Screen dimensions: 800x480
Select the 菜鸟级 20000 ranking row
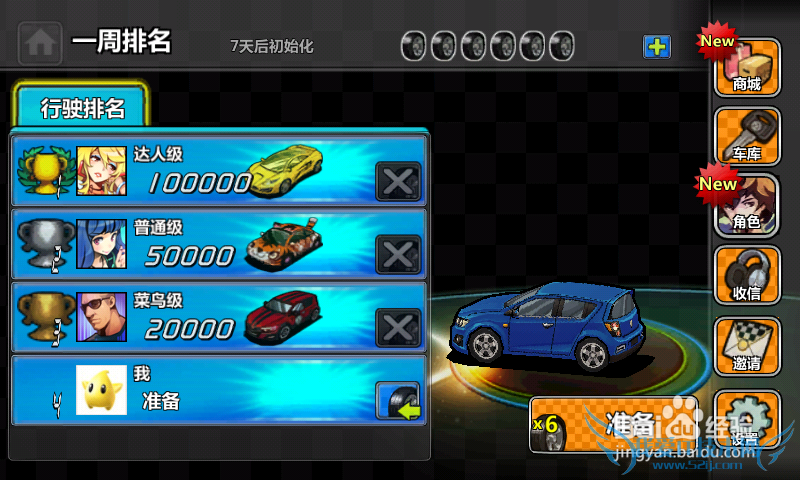[200, 319]
